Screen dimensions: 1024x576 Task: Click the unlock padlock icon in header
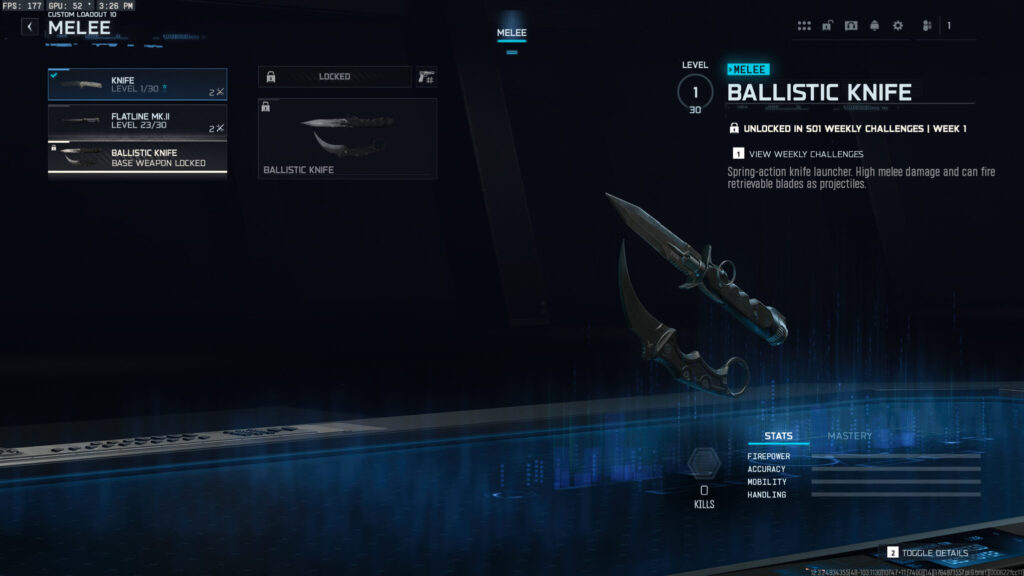click(828, 26)
